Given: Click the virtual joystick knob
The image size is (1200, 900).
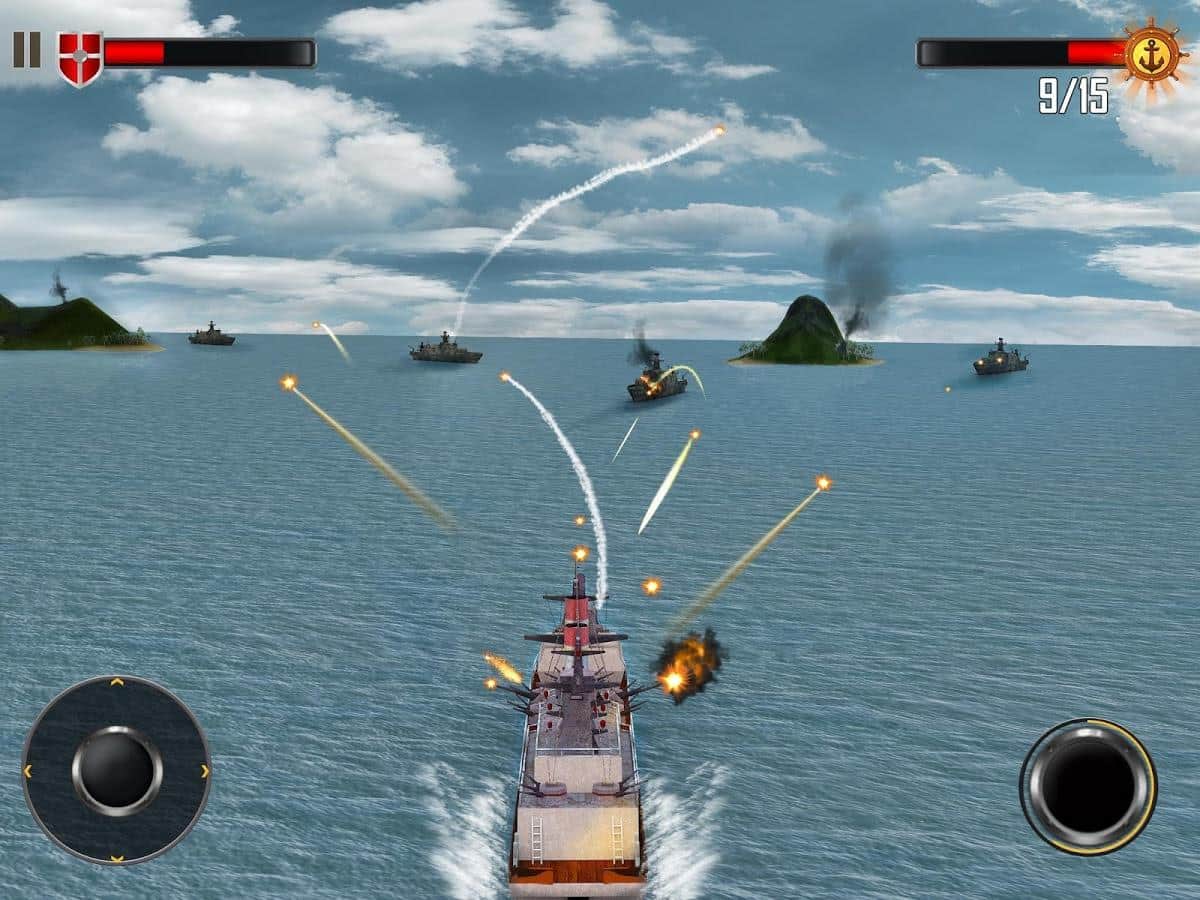Looking at the screenshot, I should pos(116,770).
